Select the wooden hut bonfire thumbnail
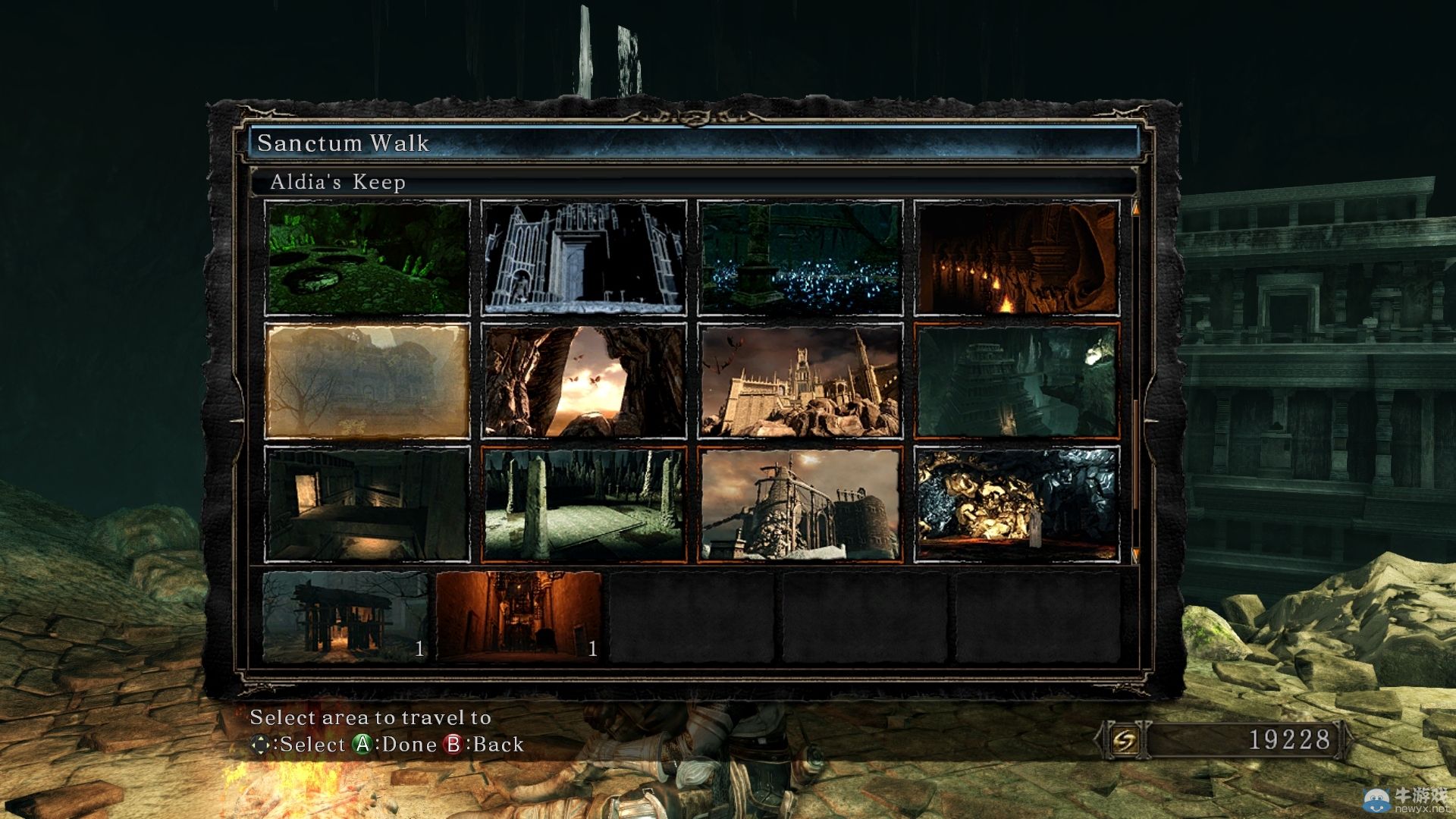The image size is (1456, 819). click(346, 616)
